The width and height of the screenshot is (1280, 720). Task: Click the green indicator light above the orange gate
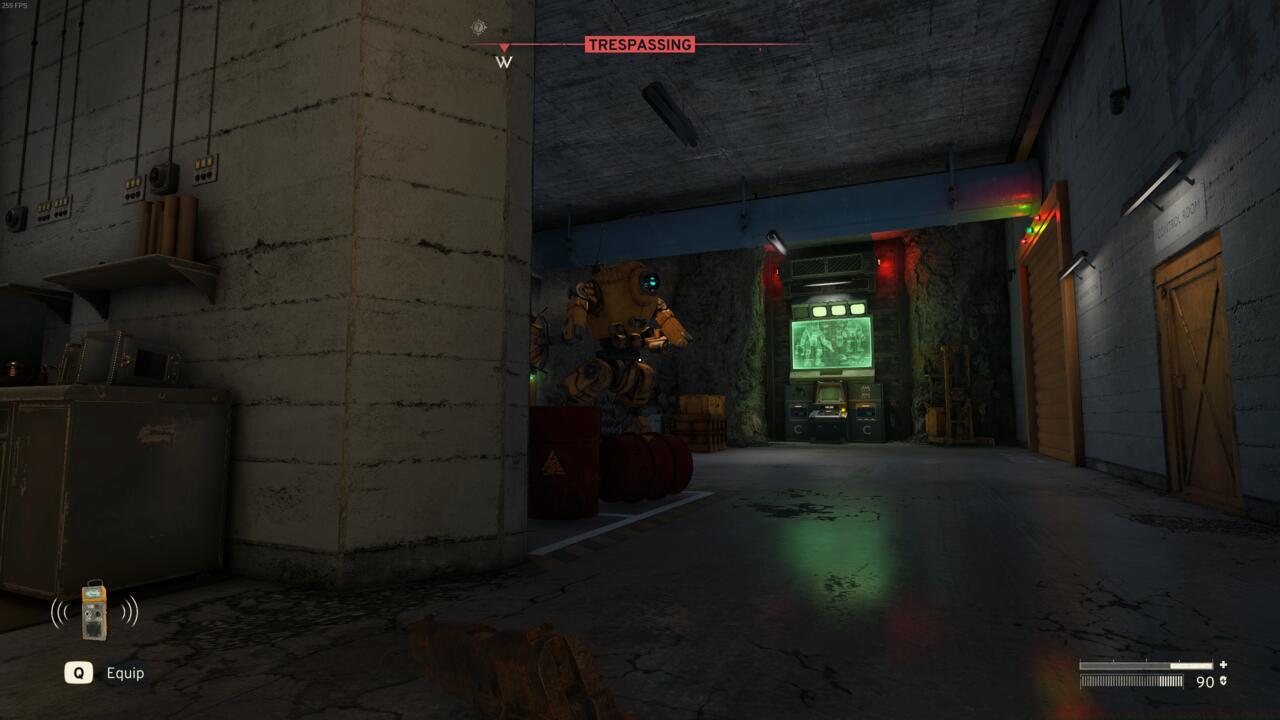coord(1030,230)
